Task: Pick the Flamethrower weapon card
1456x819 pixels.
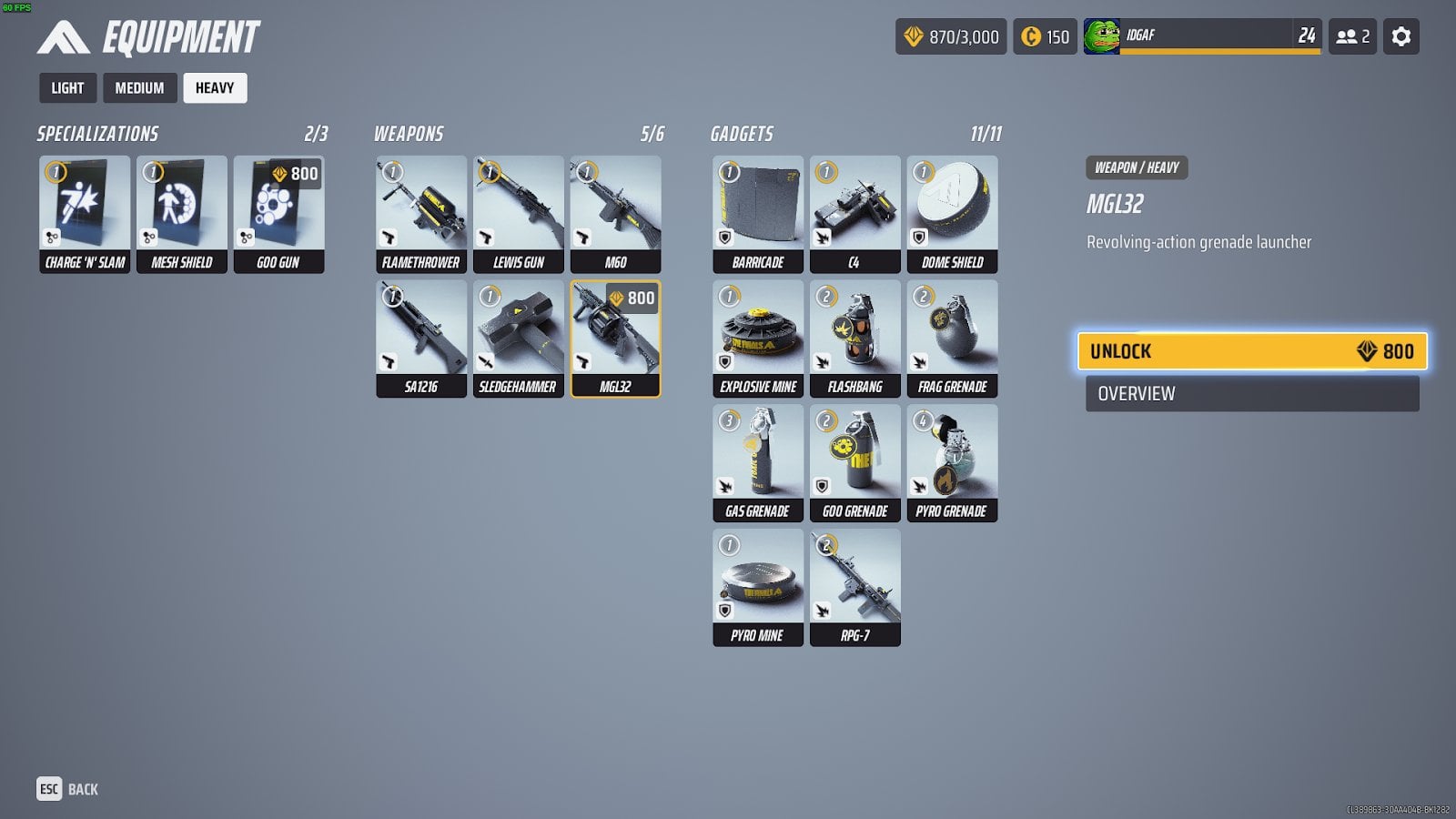Action: point(421,214)
